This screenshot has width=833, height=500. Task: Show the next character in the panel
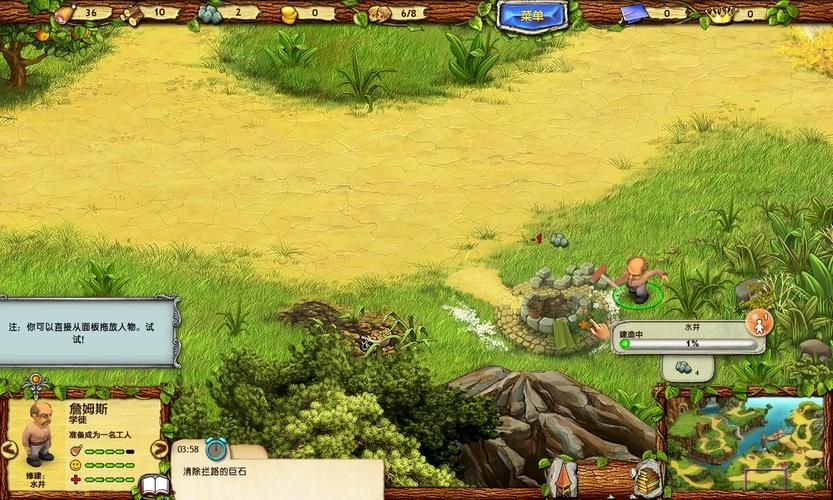(158, 448)
